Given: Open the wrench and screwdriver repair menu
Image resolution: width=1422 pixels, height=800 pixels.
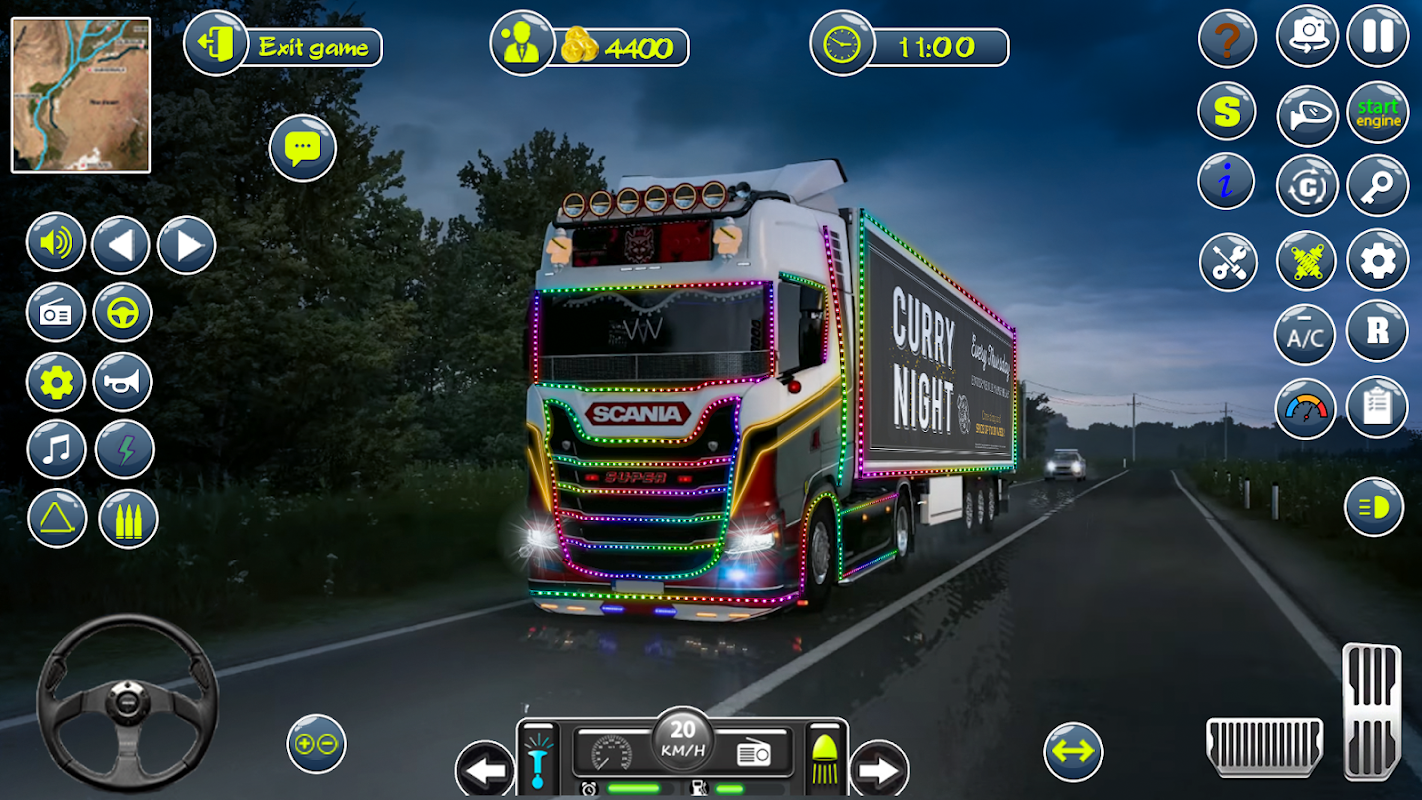Looking at the screenshot, I should (x=1228, y=262).
